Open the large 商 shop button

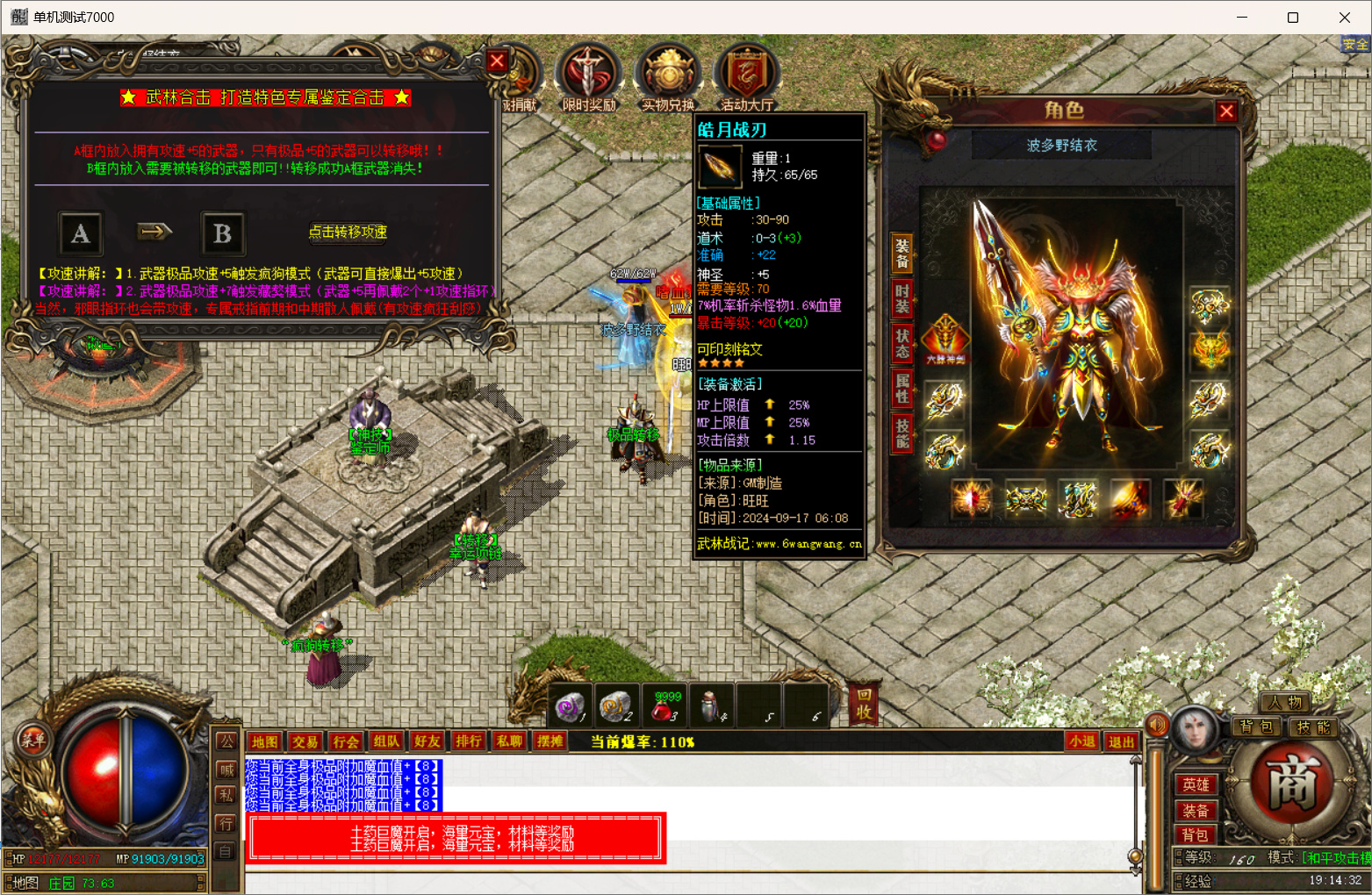pos(1291,782)
